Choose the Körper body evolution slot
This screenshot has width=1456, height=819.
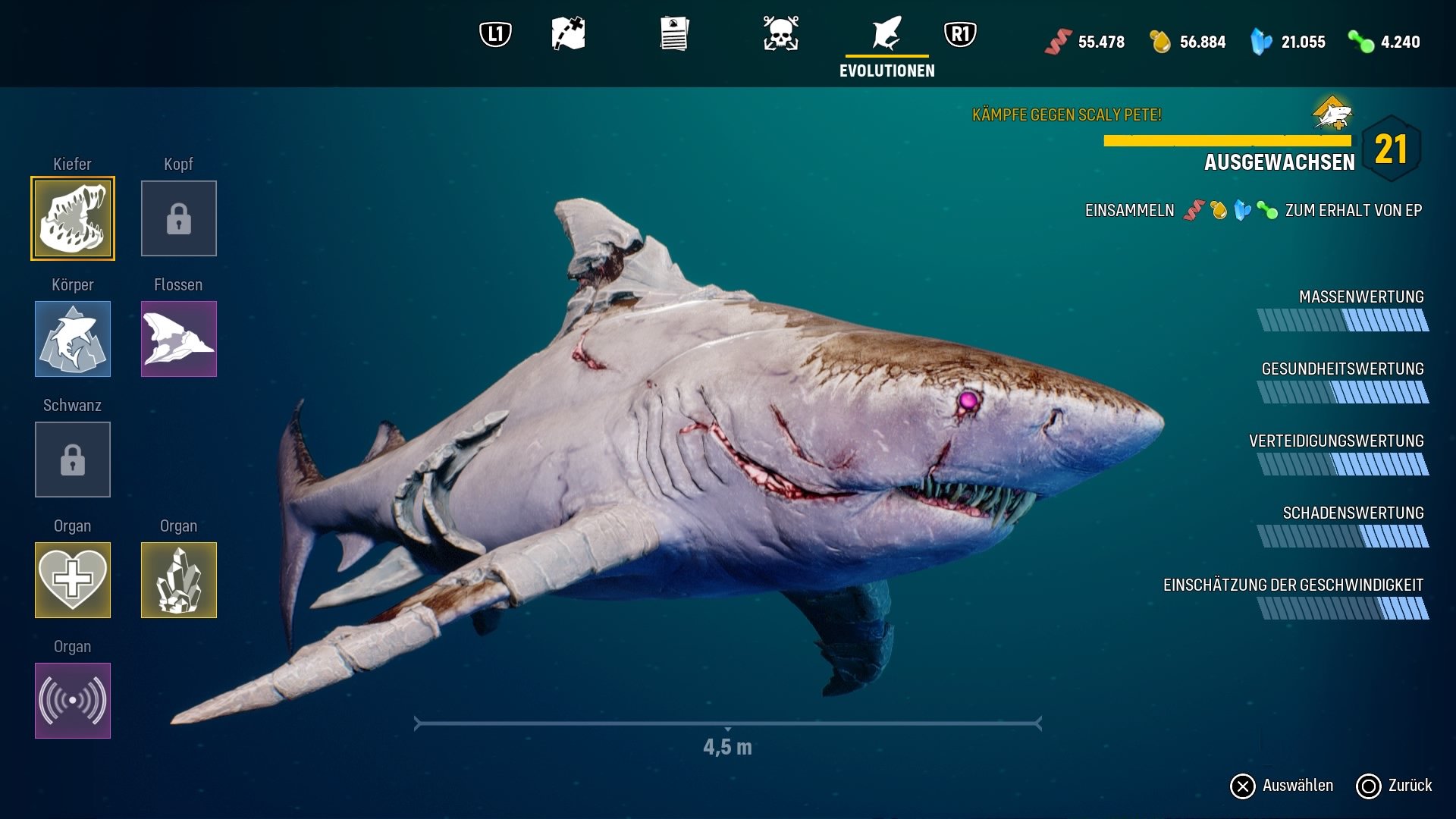pos(73,339)
